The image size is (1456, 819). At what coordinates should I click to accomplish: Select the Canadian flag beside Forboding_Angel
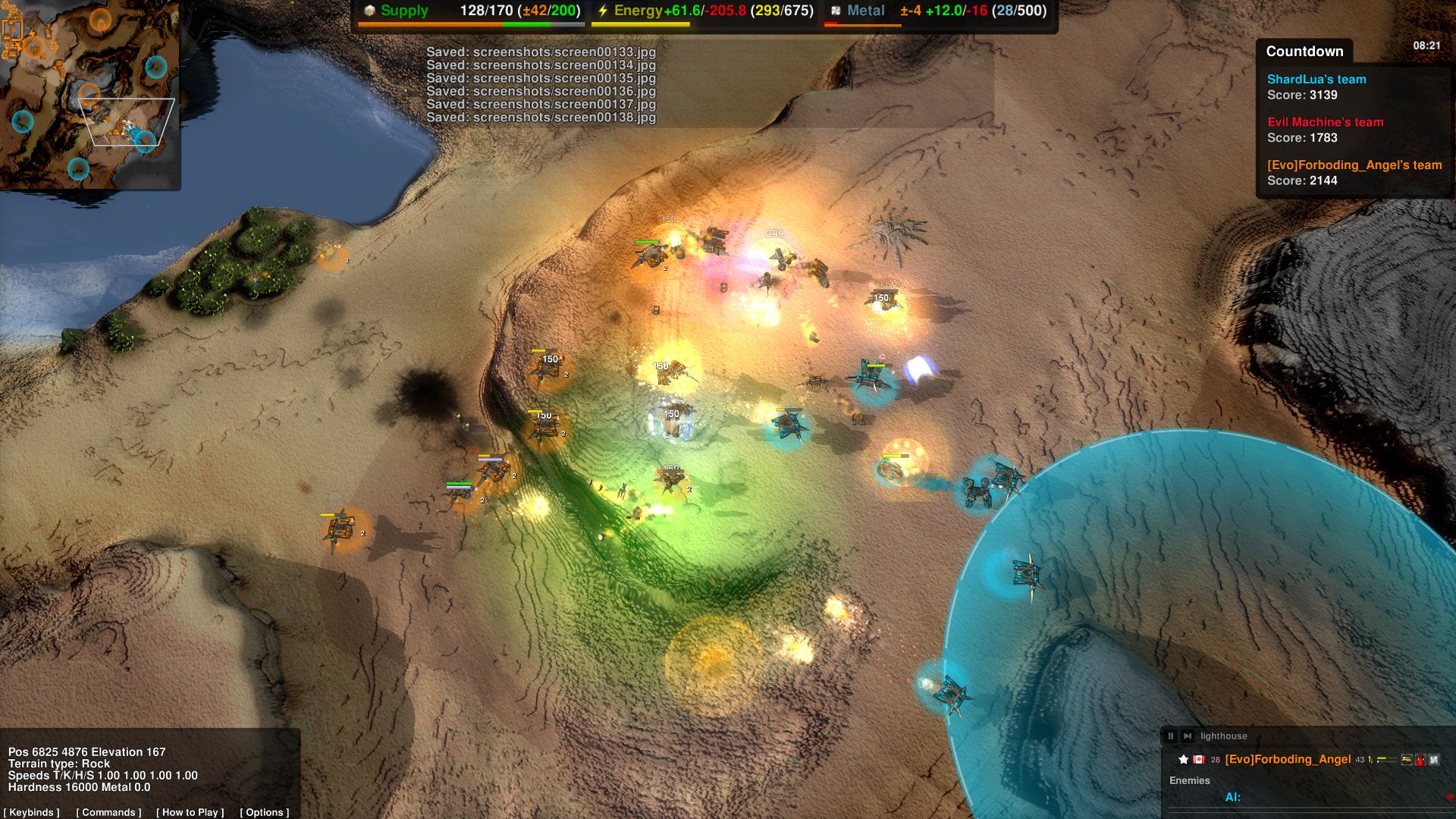pos(1199,760)
